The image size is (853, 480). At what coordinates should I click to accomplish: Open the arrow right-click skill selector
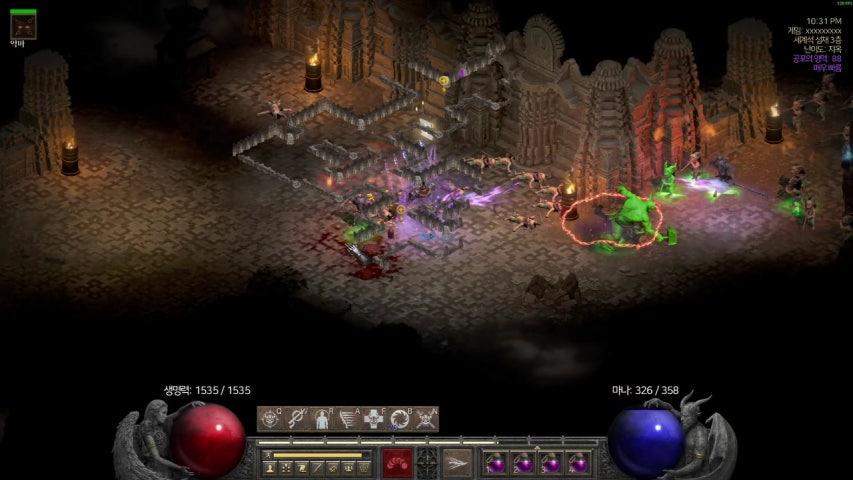457,463
